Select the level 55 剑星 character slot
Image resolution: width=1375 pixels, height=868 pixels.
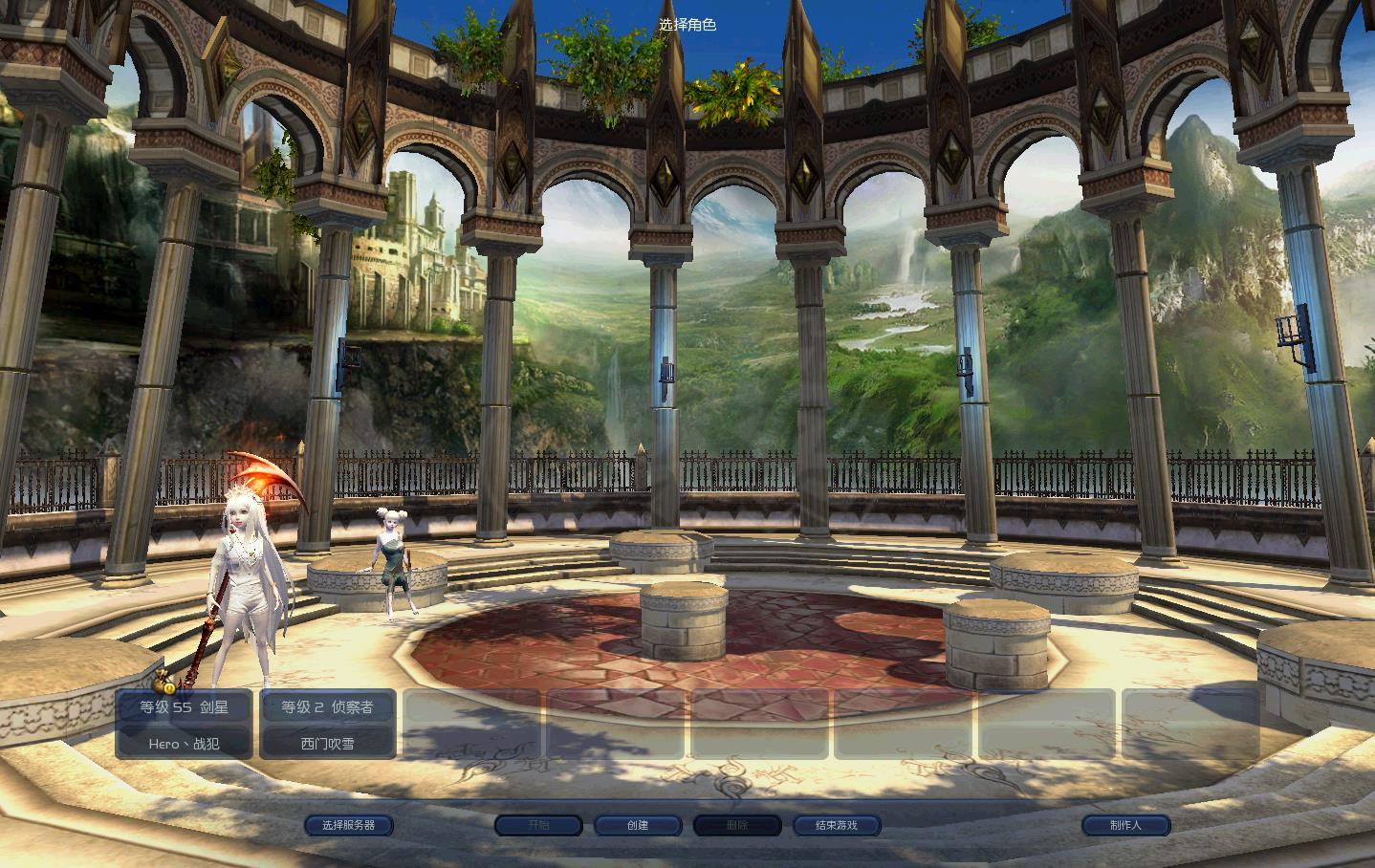point(184,725)
